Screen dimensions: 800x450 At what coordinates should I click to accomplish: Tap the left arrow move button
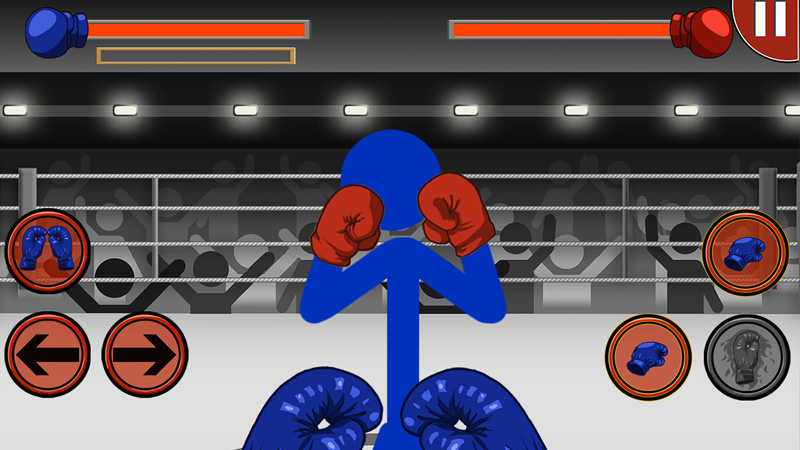pyautogui.click(x=48, y=355)
